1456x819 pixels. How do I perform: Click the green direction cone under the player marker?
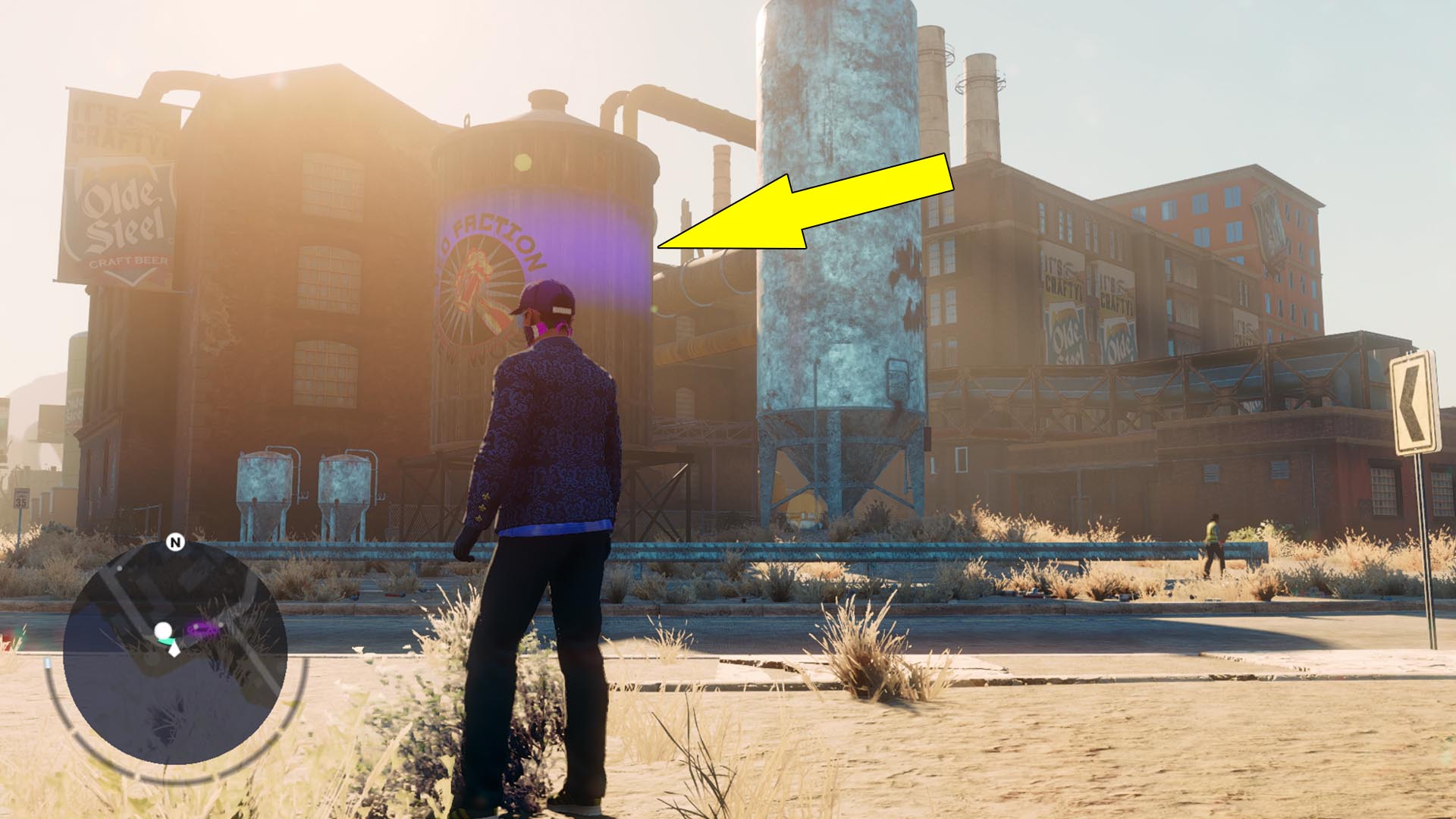(x=168, y=641)
